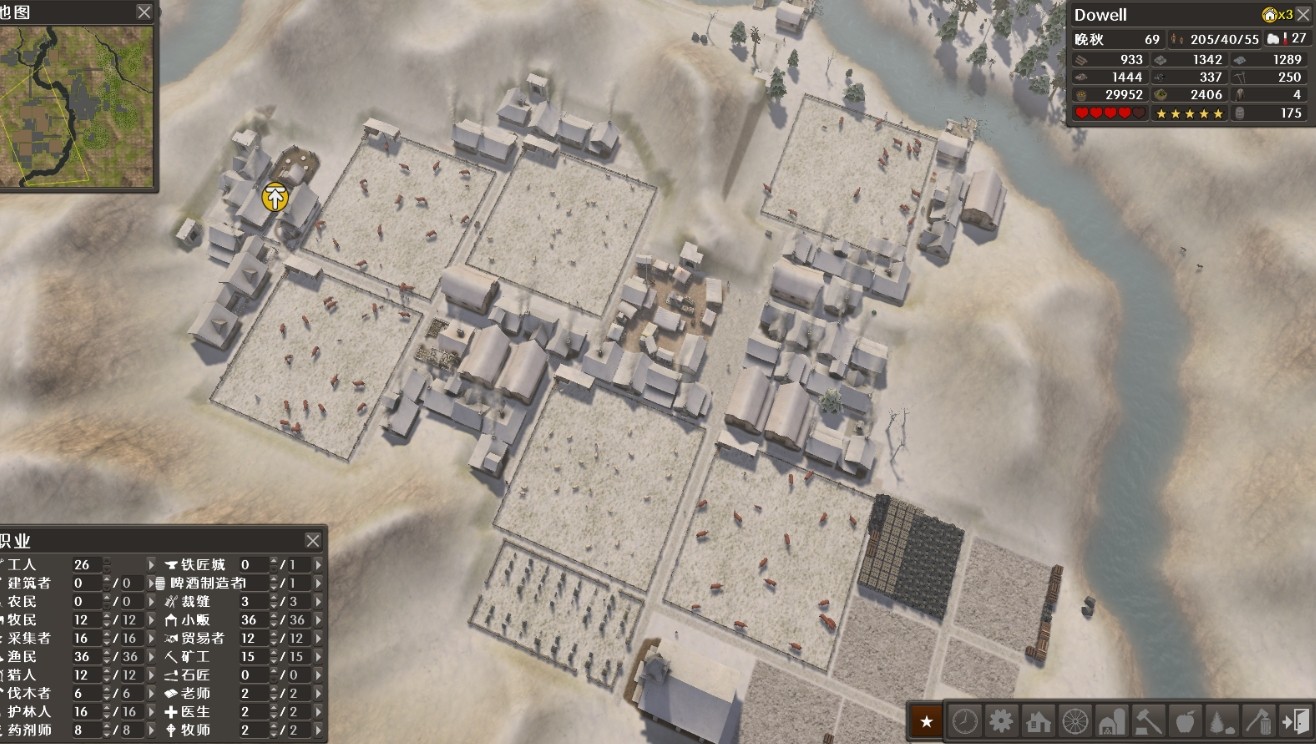1316x744 pixels.
Task: Close the Dowell town status panel
Action: pyautogui.click(x=1303, y=15)
